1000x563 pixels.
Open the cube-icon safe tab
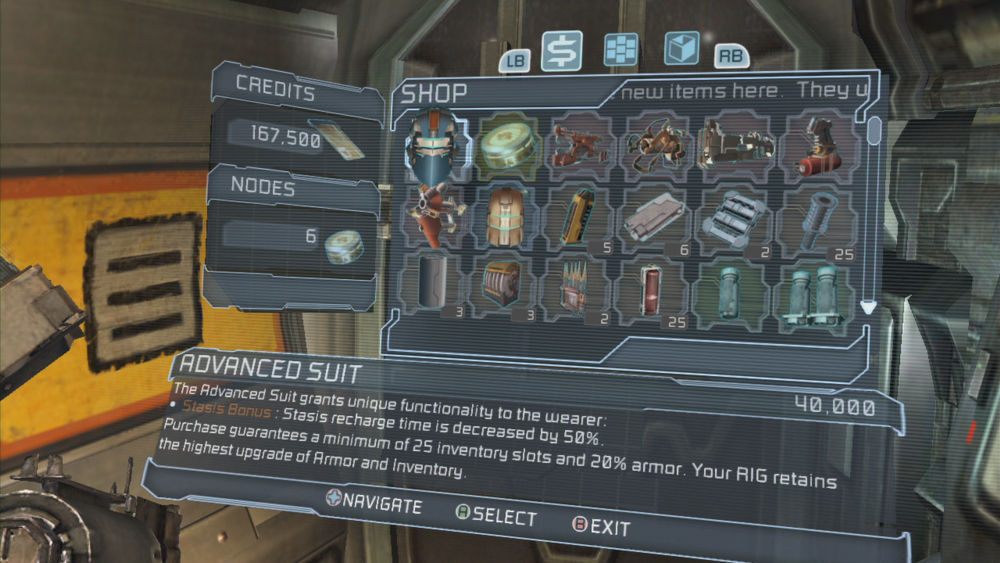tap(681, 49)
